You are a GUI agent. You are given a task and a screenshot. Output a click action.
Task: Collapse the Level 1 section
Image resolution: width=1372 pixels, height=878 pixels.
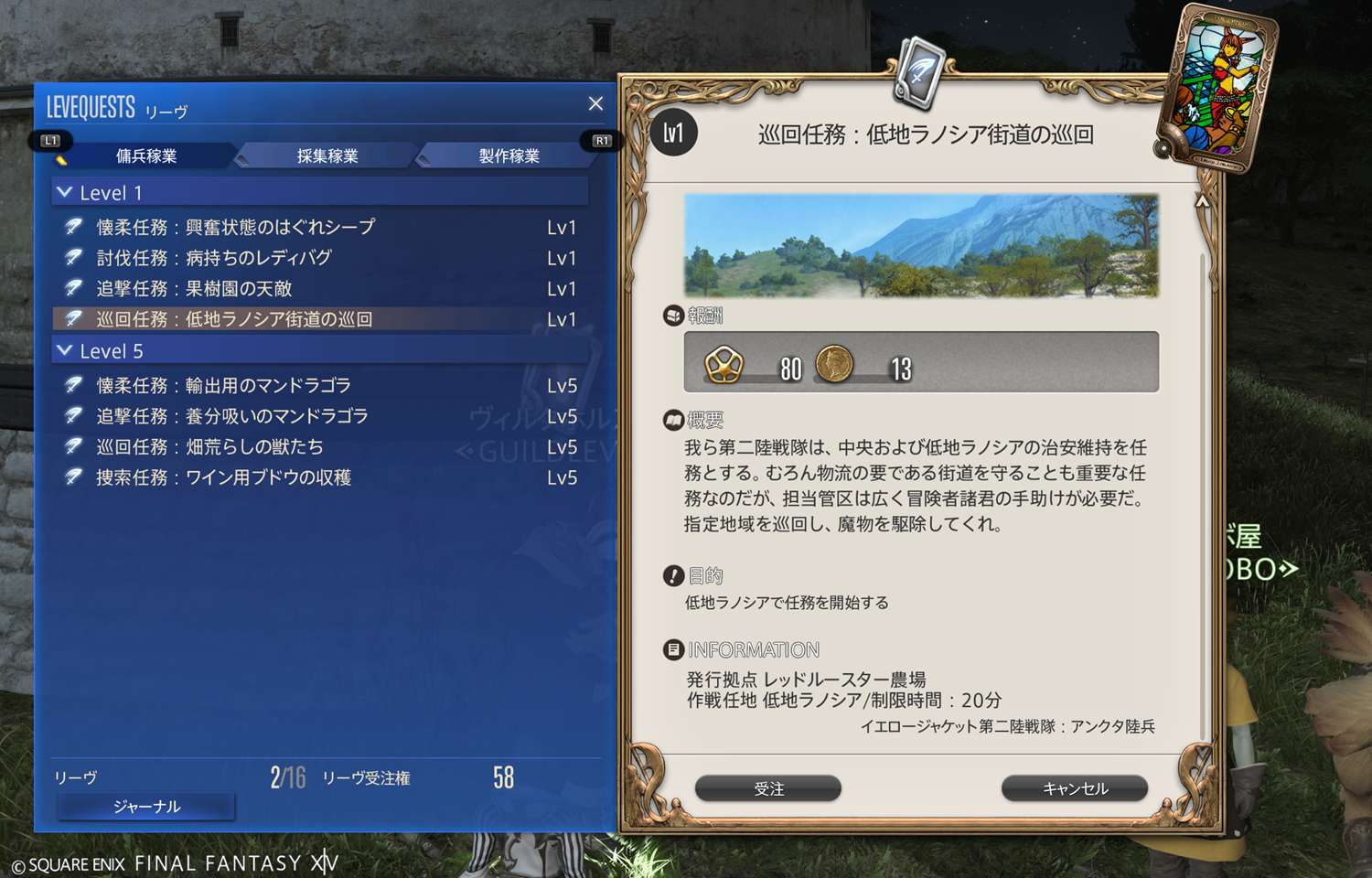point(65,193)
